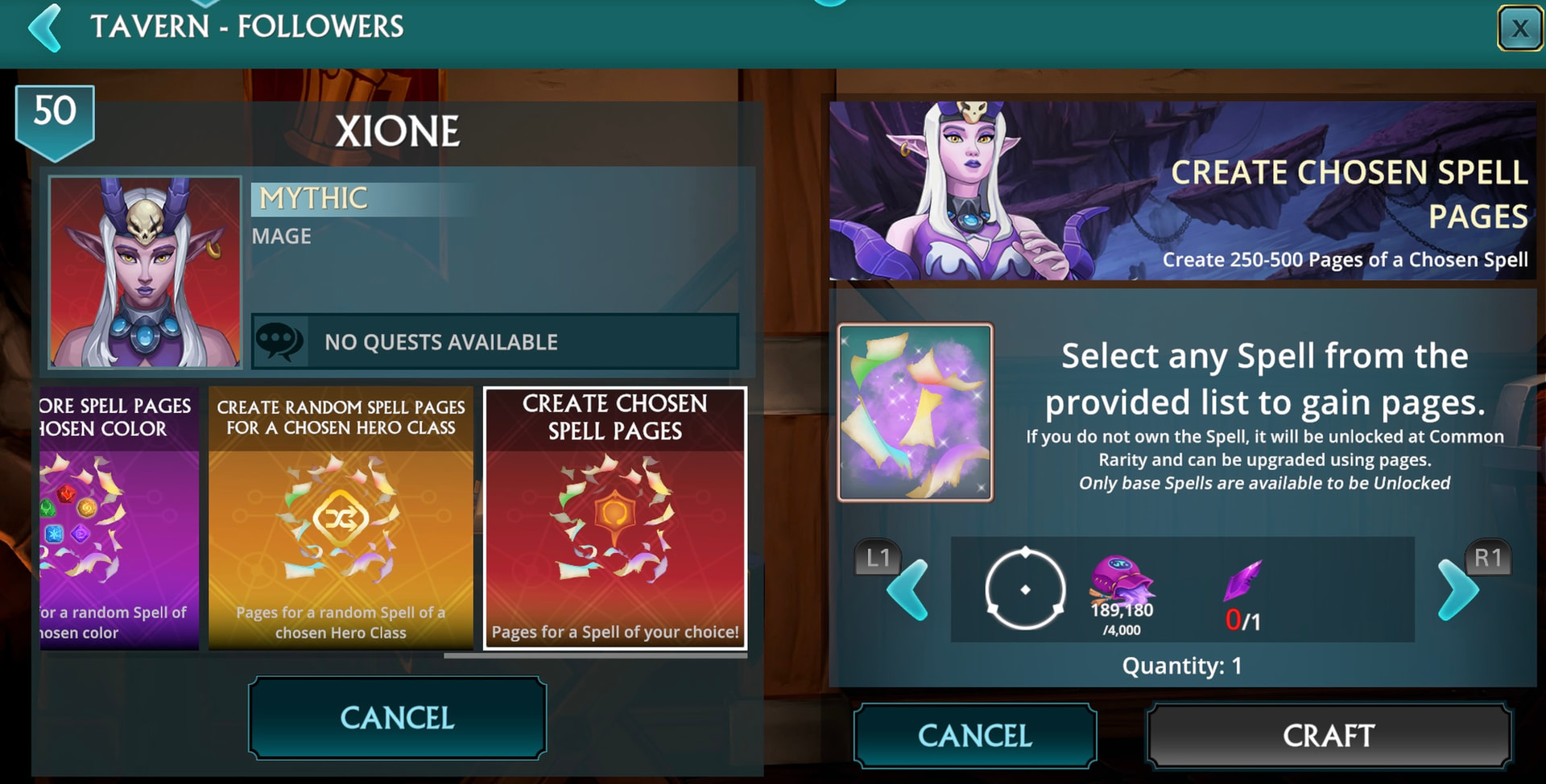
Task: Go back using the top-left arrow
Action: 46,28
